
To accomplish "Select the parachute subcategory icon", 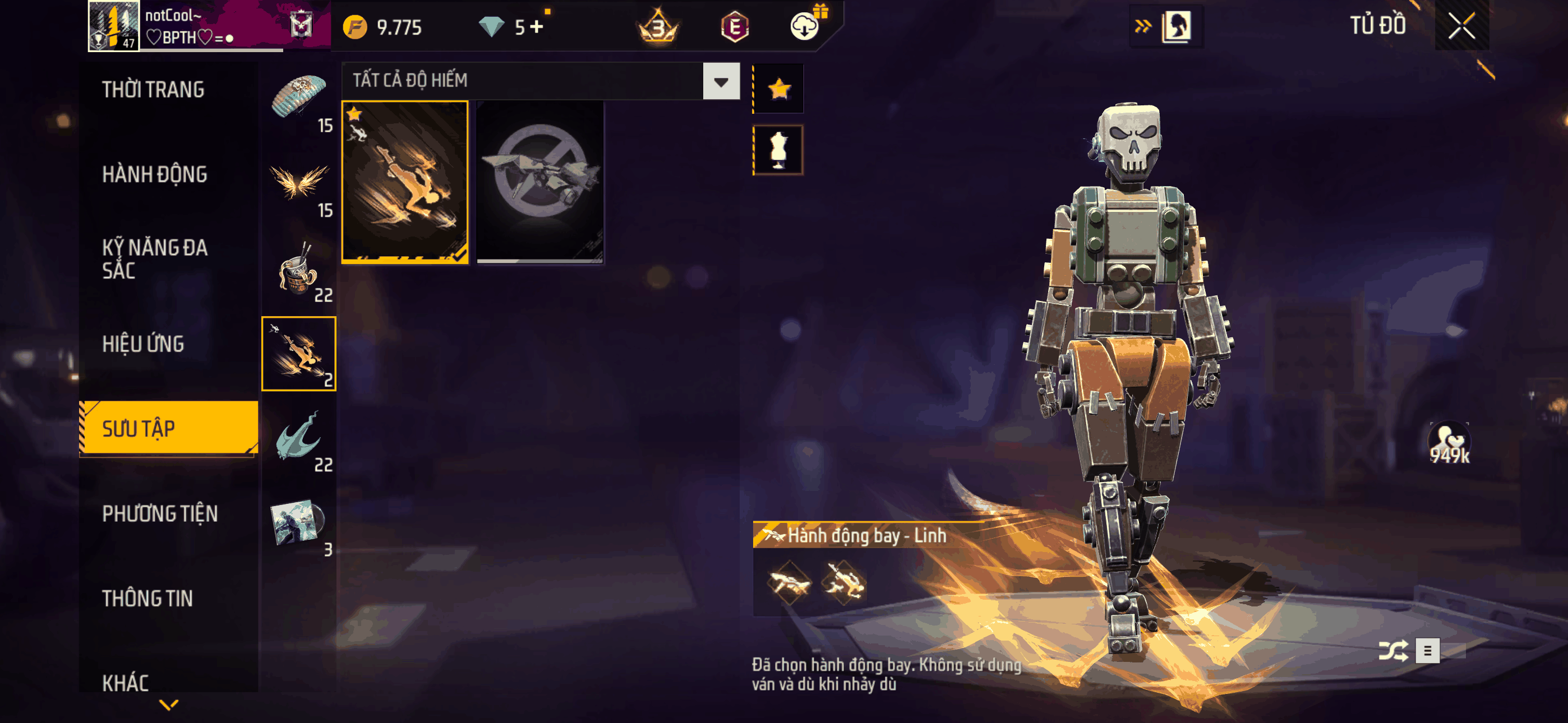I will (298, 99).
